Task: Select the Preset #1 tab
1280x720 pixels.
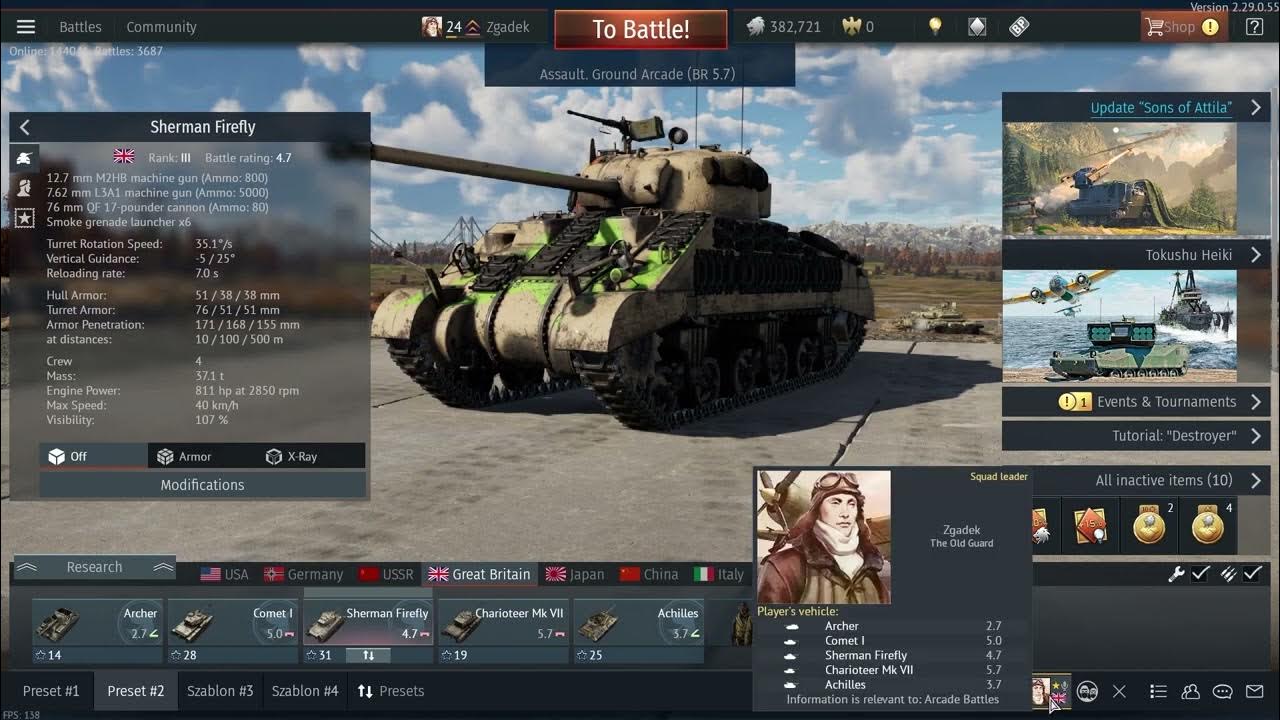Action: pyautogui.click(x=51, y=690)
